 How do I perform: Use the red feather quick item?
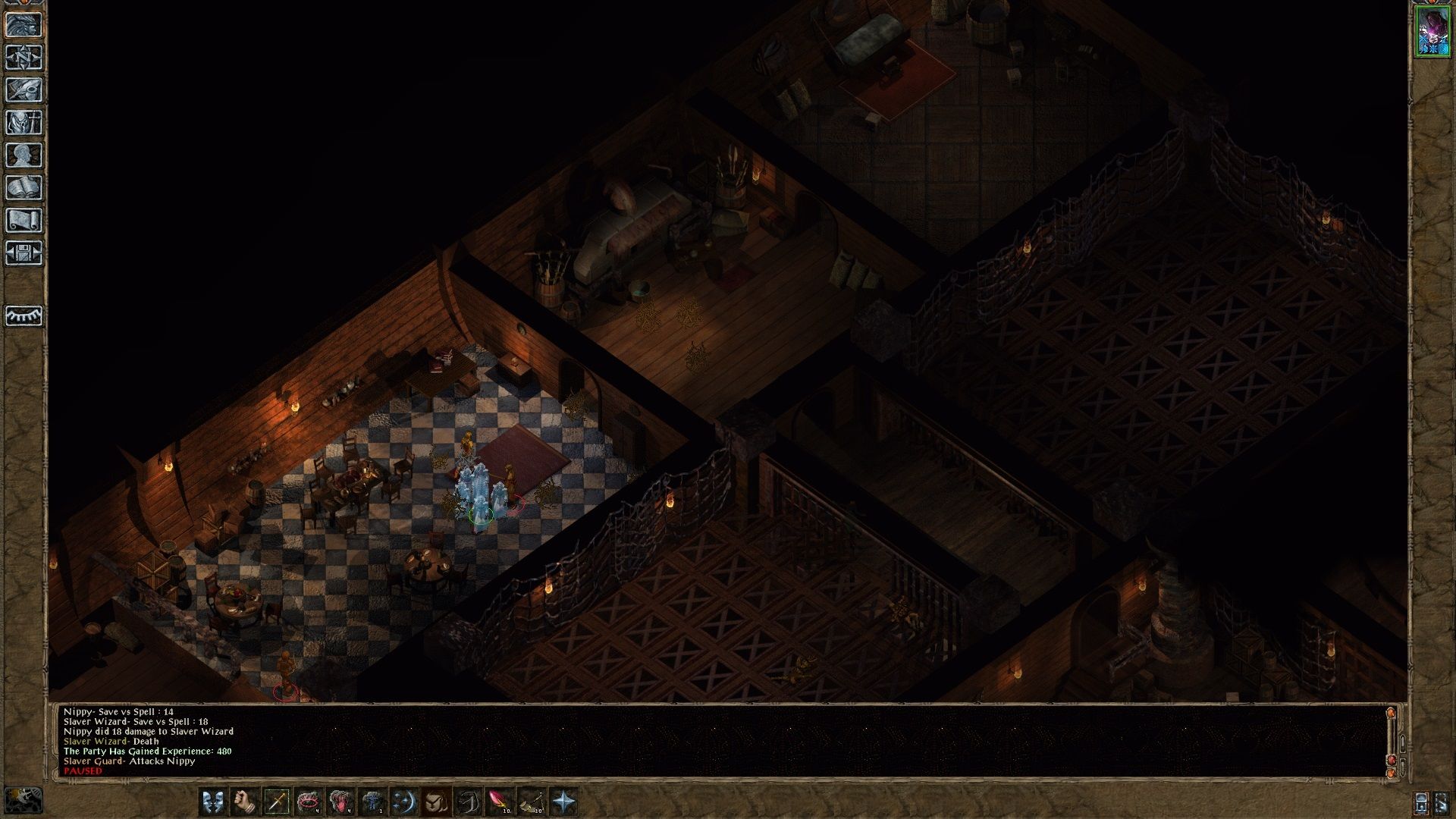(x=499, y=802)
